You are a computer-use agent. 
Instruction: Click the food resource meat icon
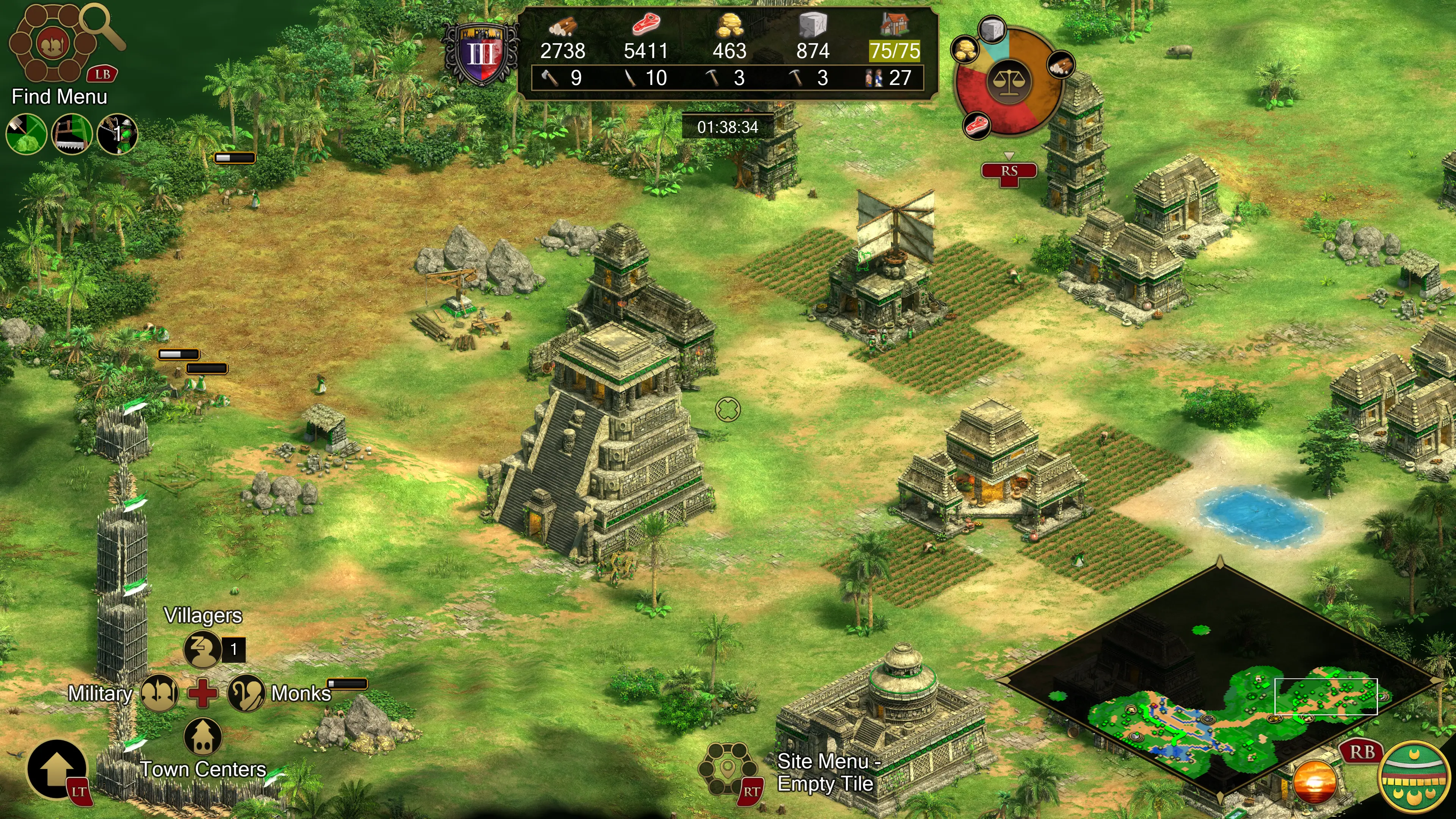(645, 25)
